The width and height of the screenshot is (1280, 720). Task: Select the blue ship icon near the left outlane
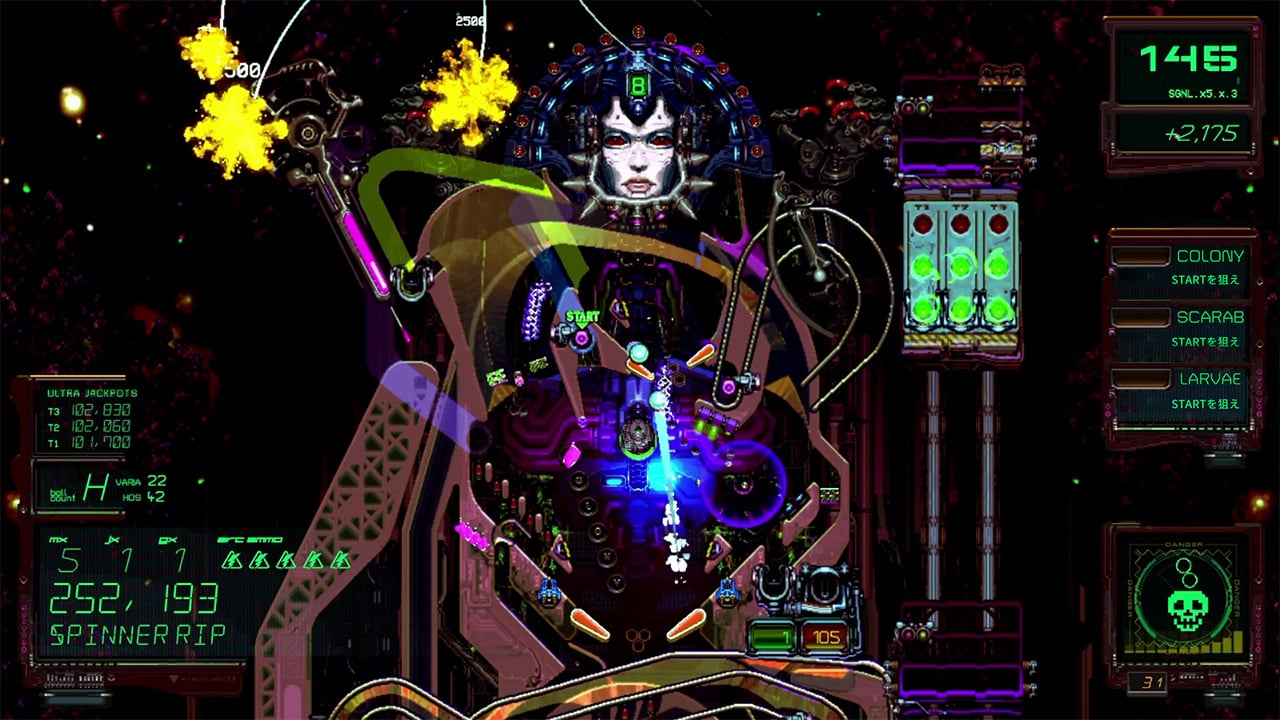[548, 592]
